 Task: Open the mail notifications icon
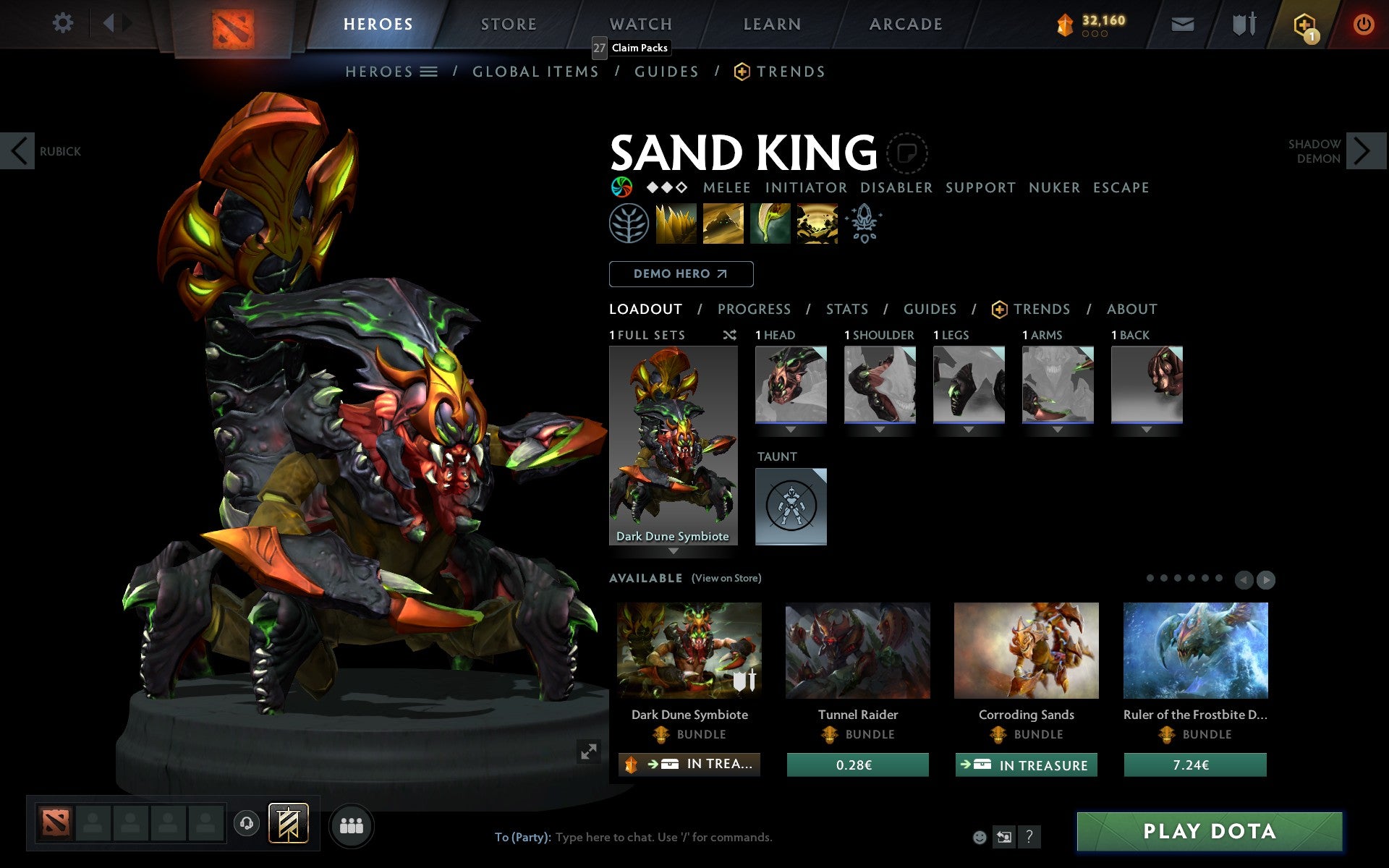(1182, 23)
